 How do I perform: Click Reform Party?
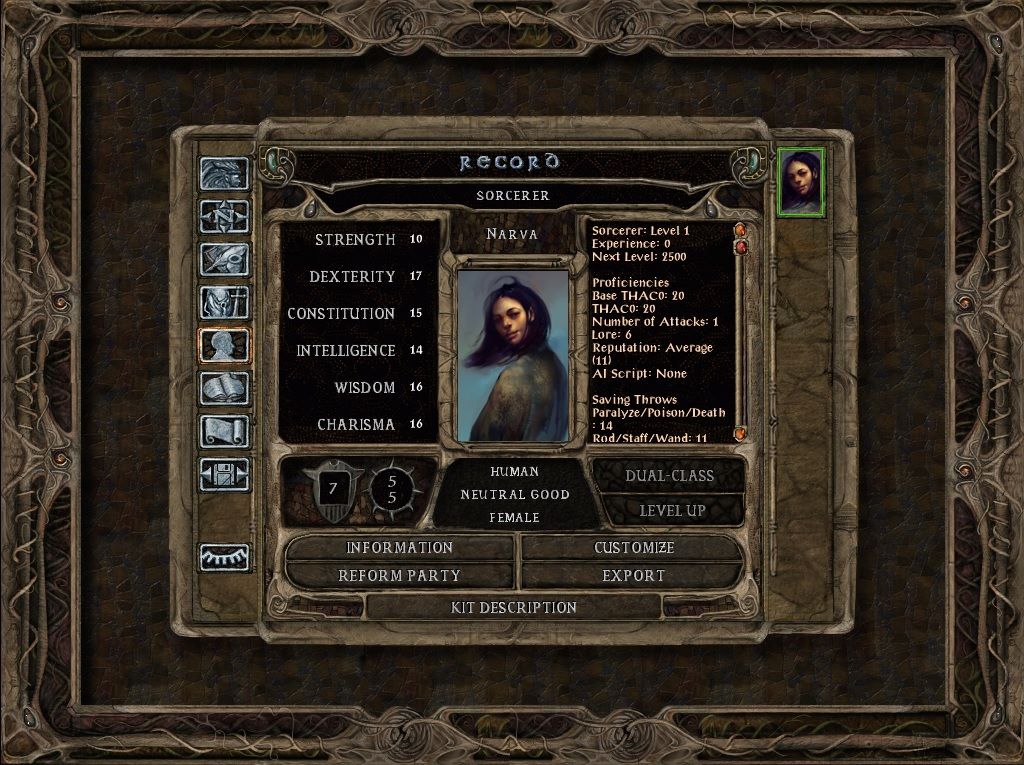tap(399, 576)
